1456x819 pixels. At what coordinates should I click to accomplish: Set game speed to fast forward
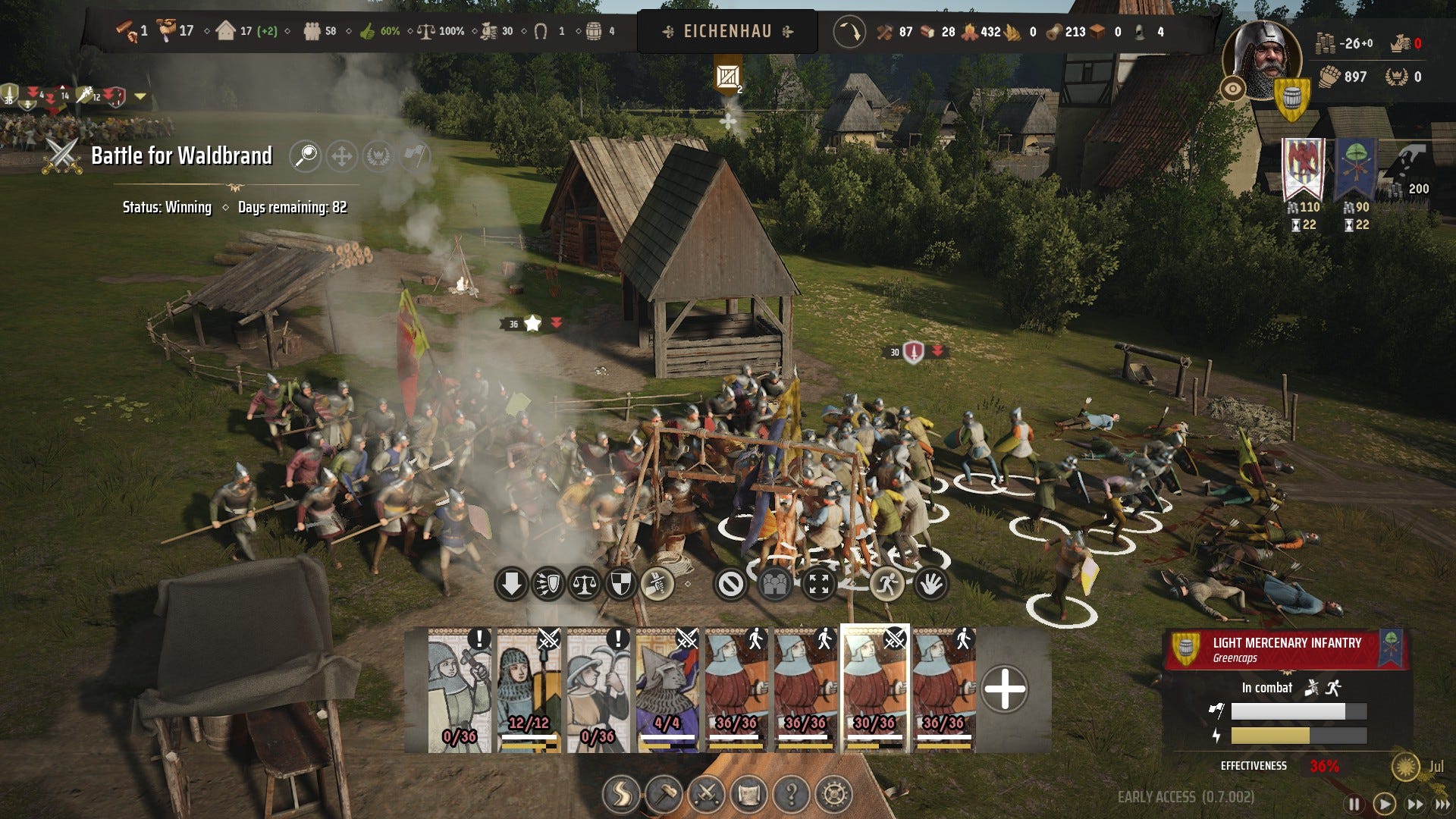coord(1415,804)
